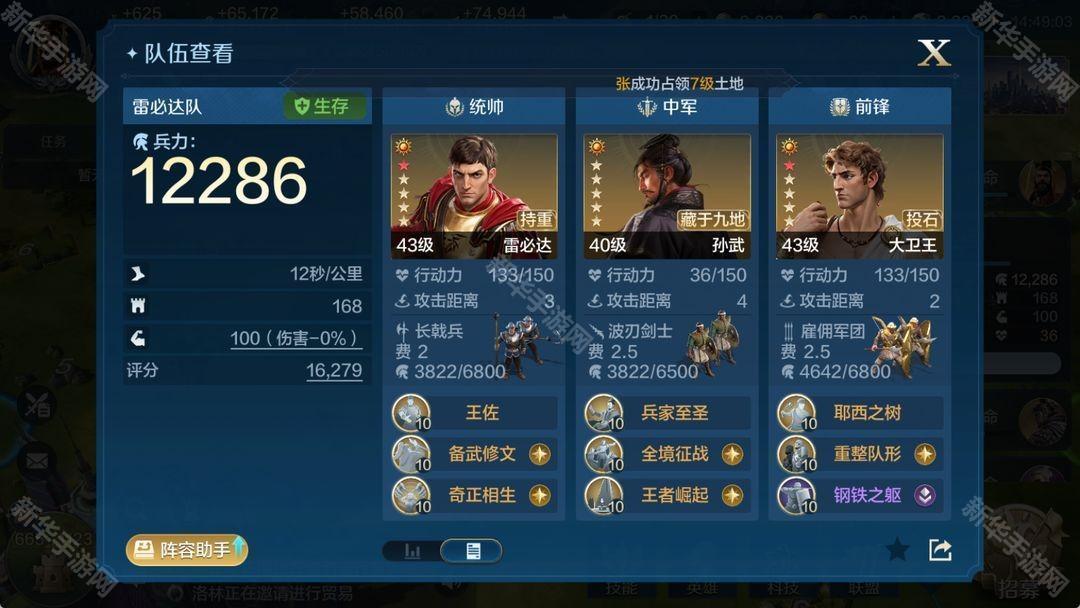Close the 队伍查看 panel with X

(934, 53)
